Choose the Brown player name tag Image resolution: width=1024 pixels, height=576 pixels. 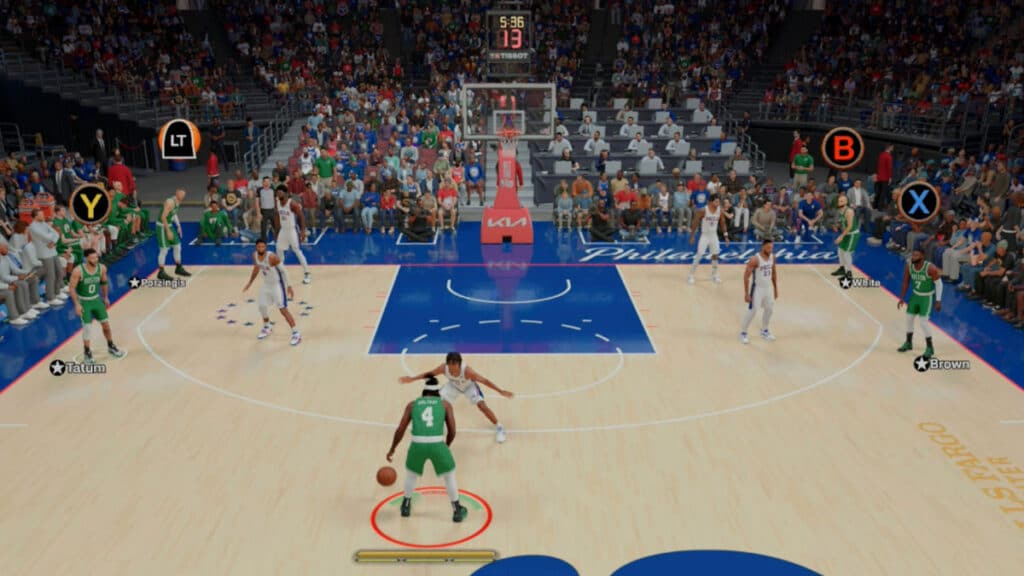[942, 364]
